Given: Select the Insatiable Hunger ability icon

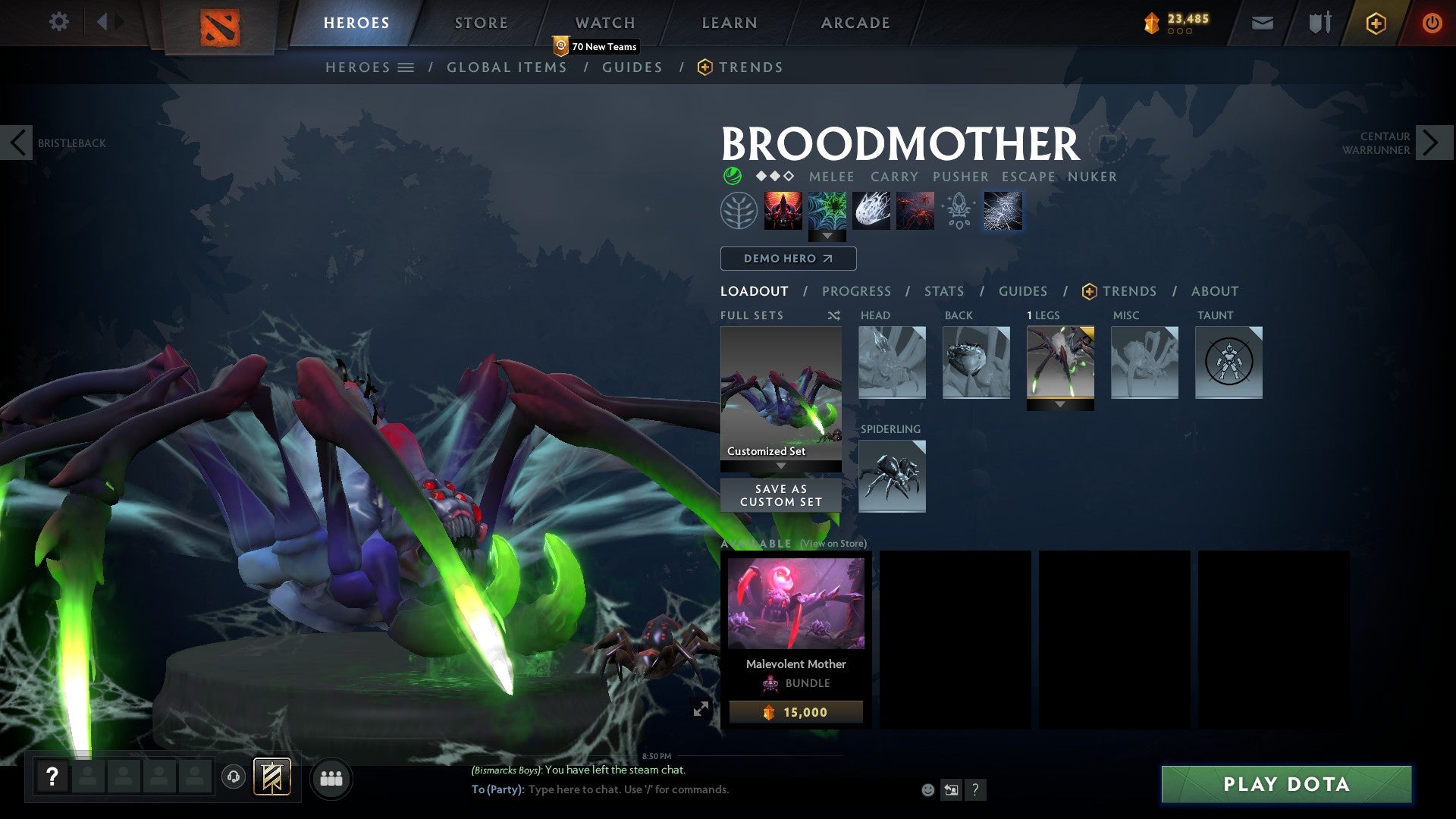Looking at the screenshot, I should (x=784, y=211).
